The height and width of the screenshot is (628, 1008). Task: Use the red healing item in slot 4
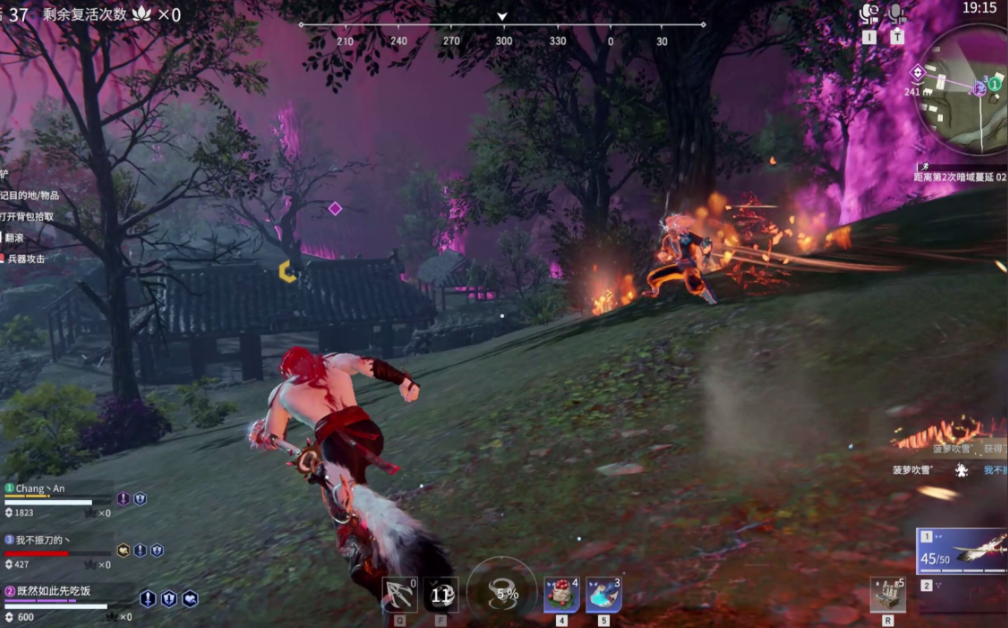(561, 594)
